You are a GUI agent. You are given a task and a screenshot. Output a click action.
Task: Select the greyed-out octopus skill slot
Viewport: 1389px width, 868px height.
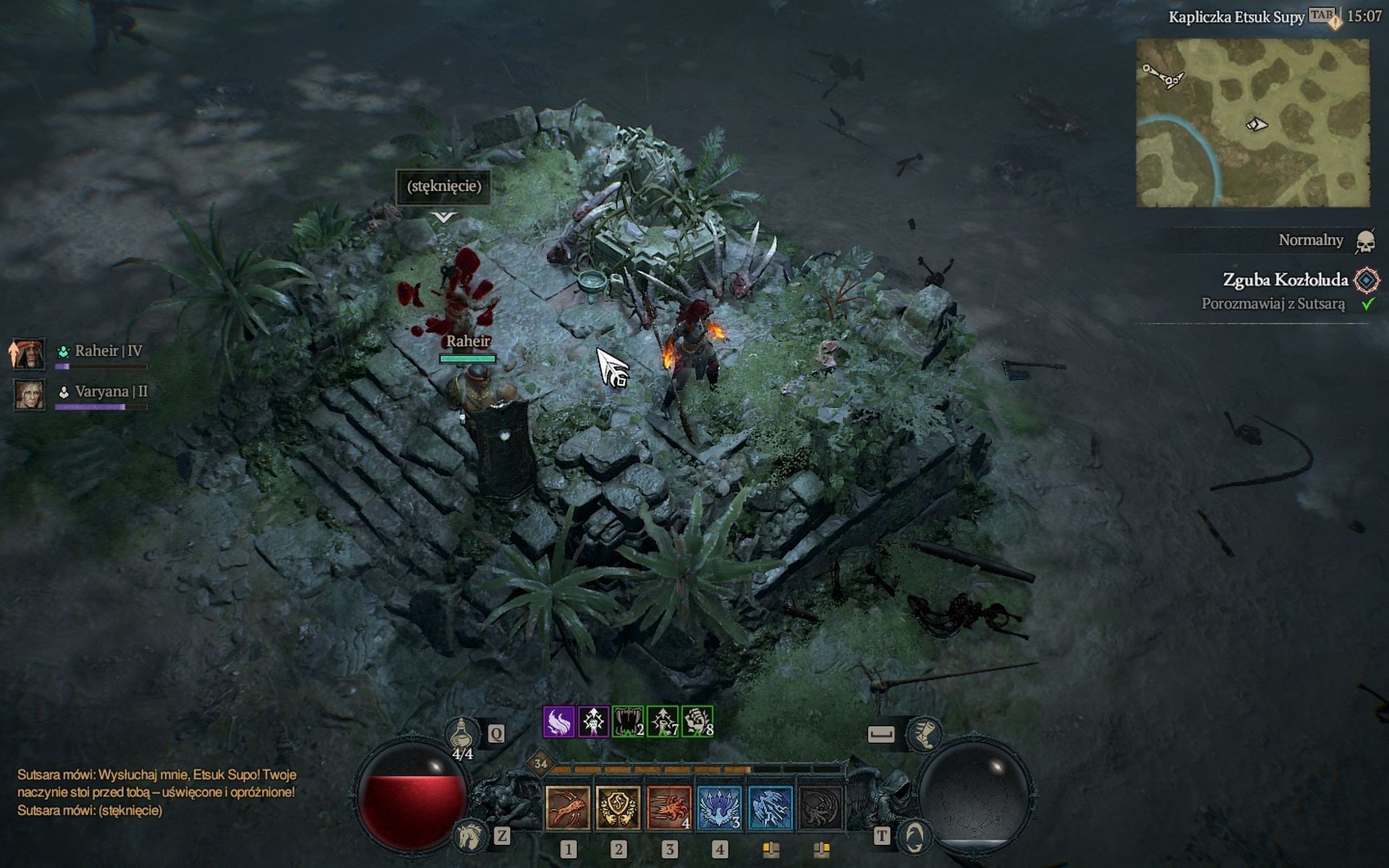[820, 807]
